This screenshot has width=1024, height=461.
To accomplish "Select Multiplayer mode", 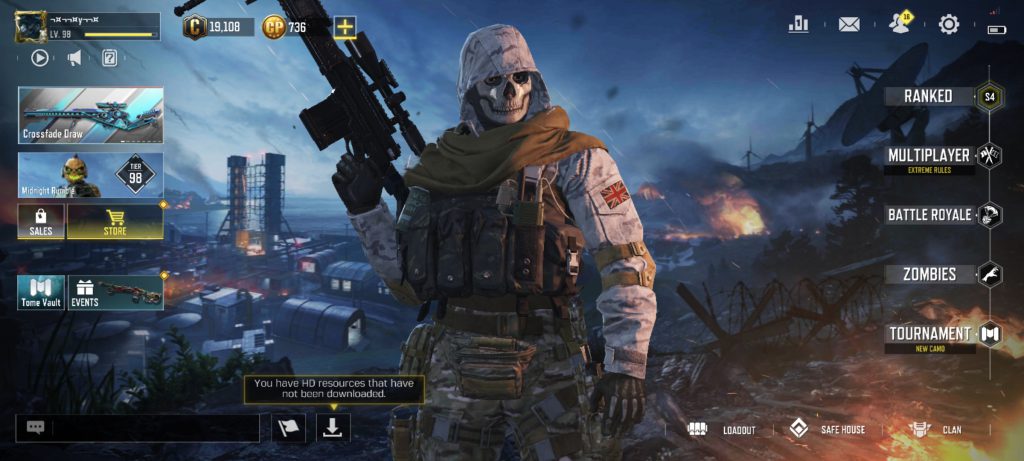I will pyautogui.click(x=930, y=156).
